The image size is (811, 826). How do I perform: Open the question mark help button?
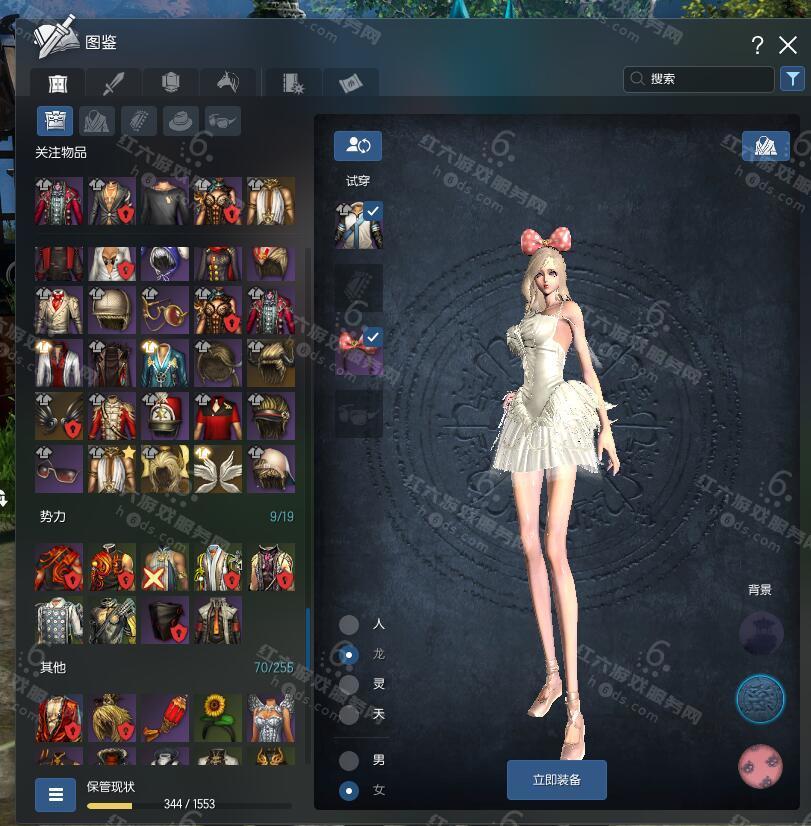[x=758, y=45]
